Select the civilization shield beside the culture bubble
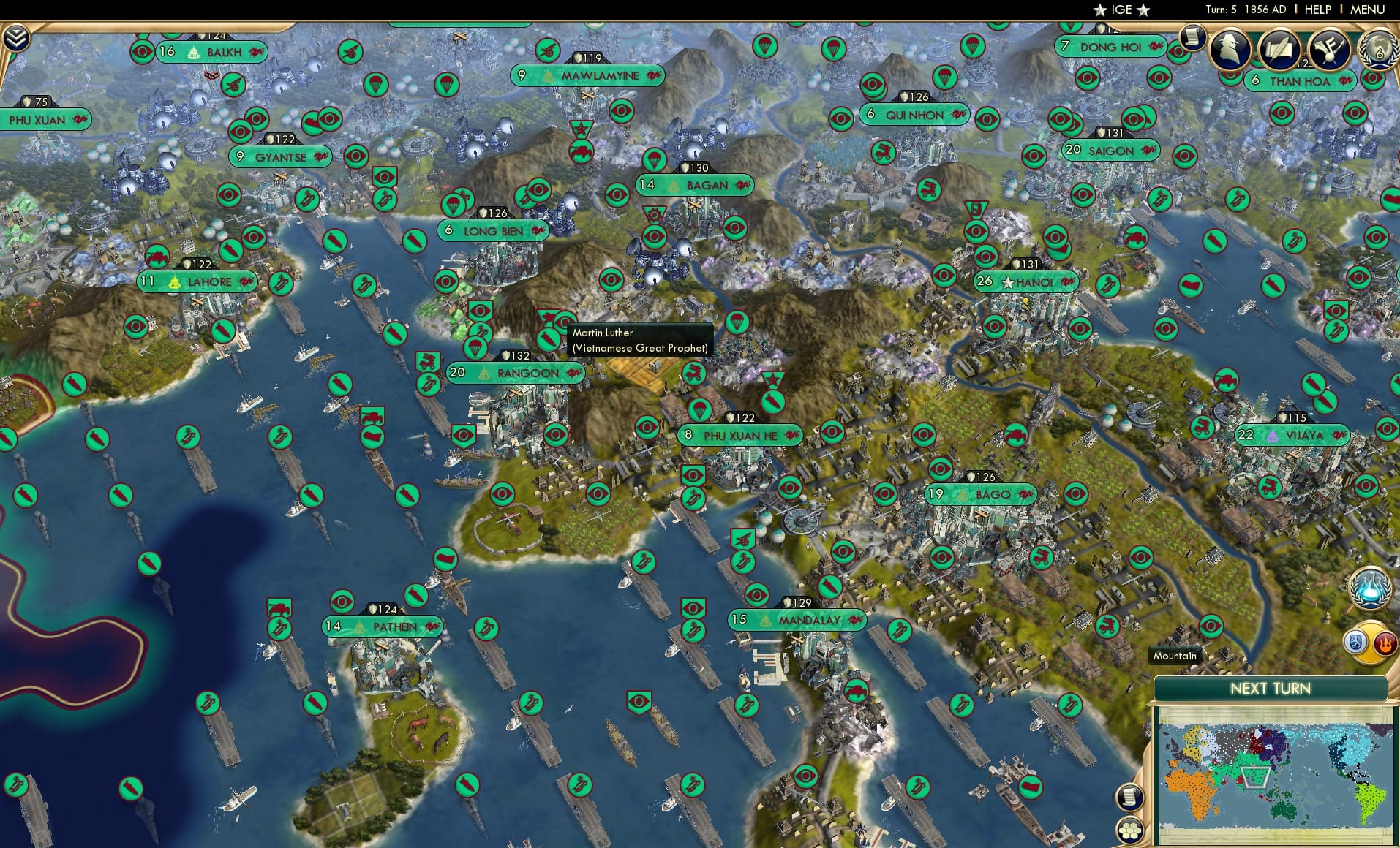The height and width of the screenshot is (848, 1400). (1356, 642)
